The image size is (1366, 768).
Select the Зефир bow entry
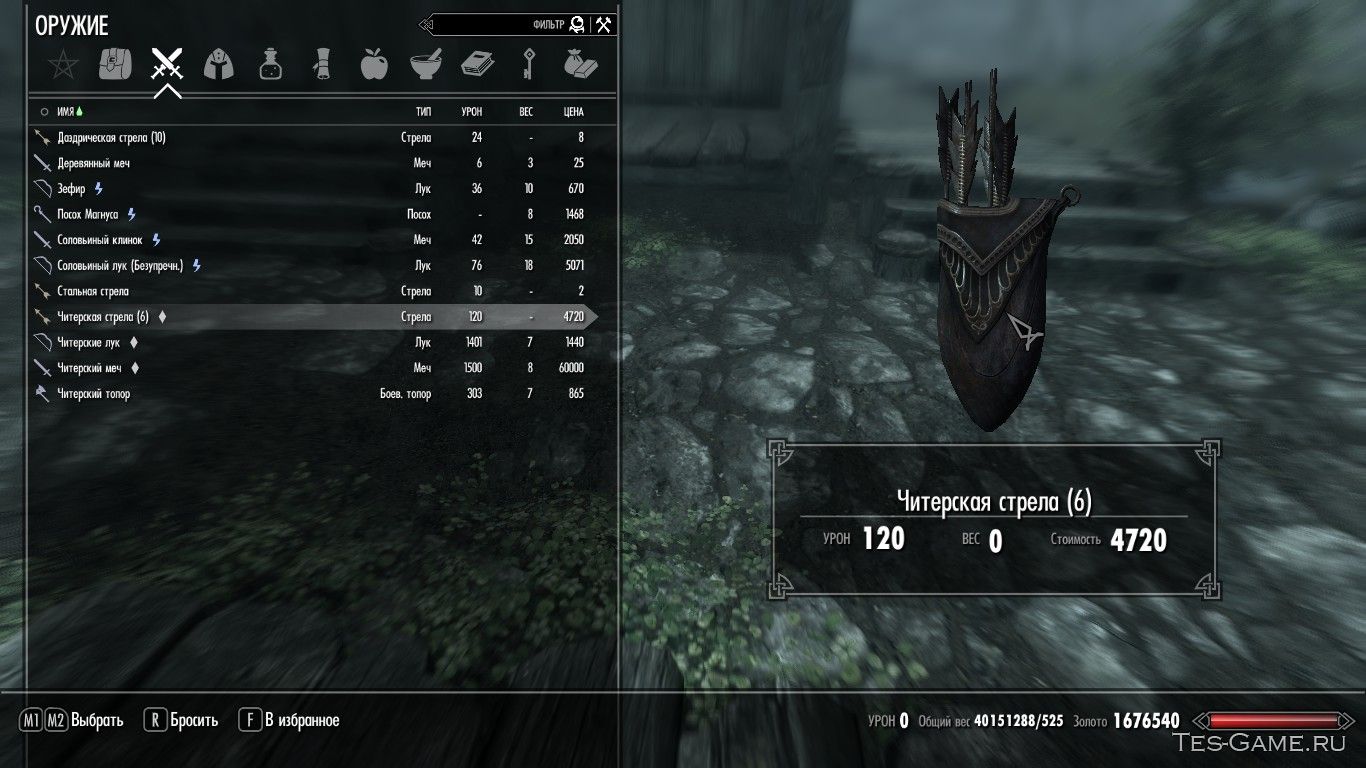72,189
